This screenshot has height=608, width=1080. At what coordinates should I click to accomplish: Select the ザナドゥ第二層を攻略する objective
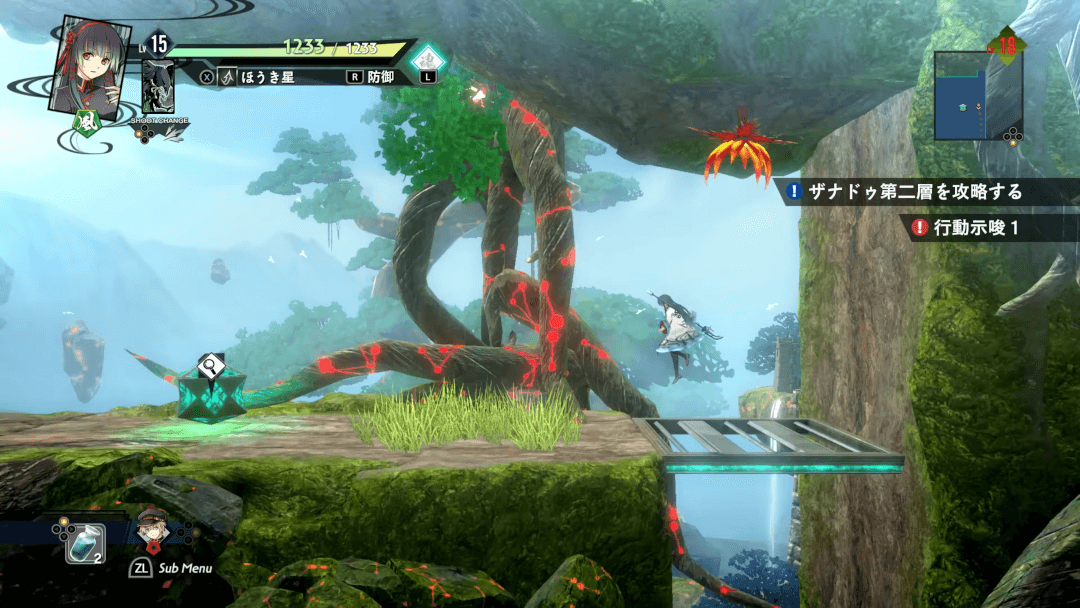(x=916, y=191)
